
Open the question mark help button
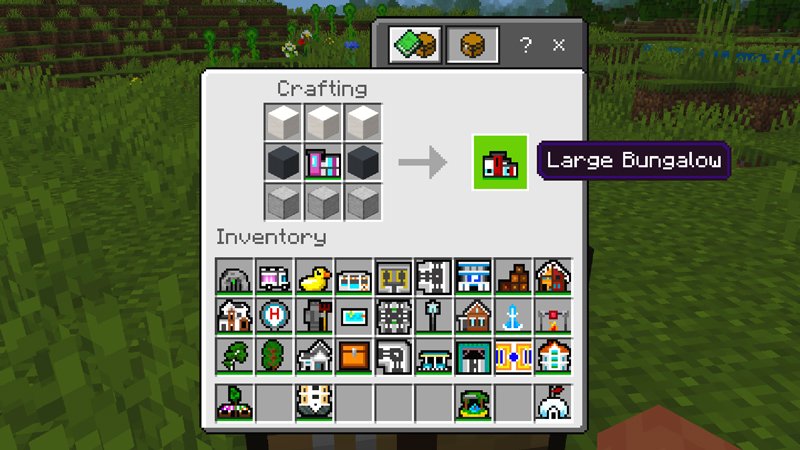point(526,45)
